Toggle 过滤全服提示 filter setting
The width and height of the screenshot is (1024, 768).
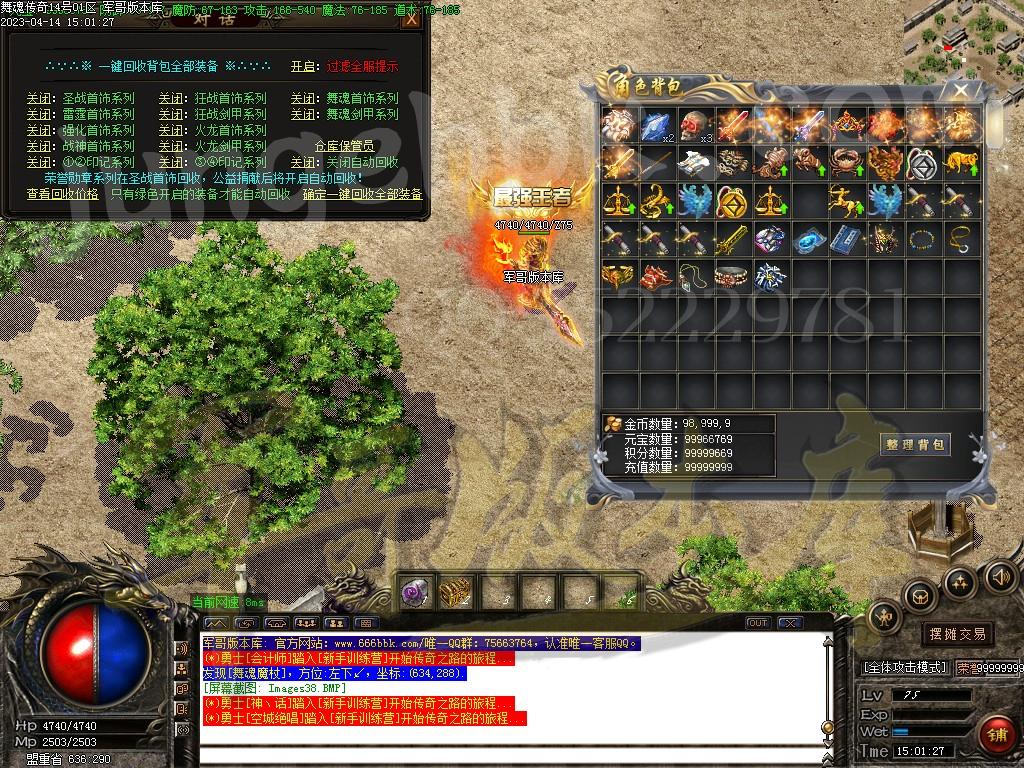[362, 66]
